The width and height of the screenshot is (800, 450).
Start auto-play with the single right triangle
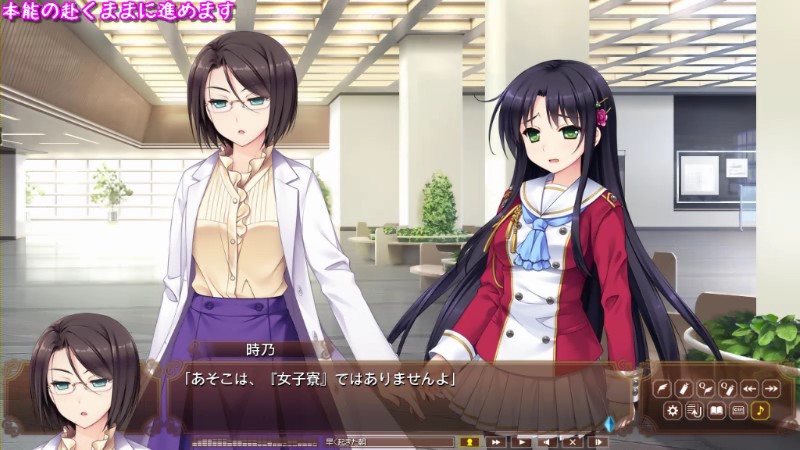tap(522, 441)
